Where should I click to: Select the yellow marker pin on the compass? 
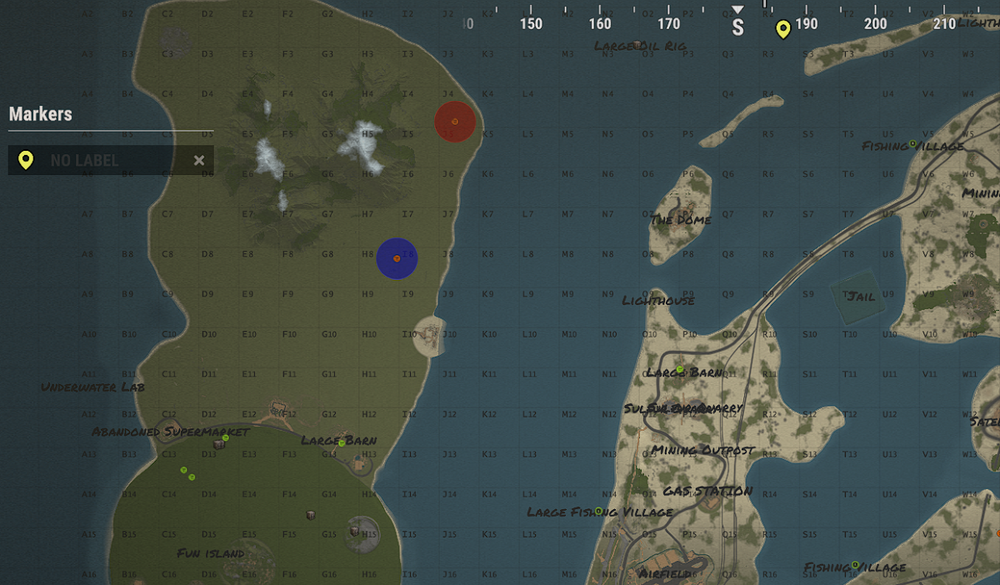coord(783,29)
